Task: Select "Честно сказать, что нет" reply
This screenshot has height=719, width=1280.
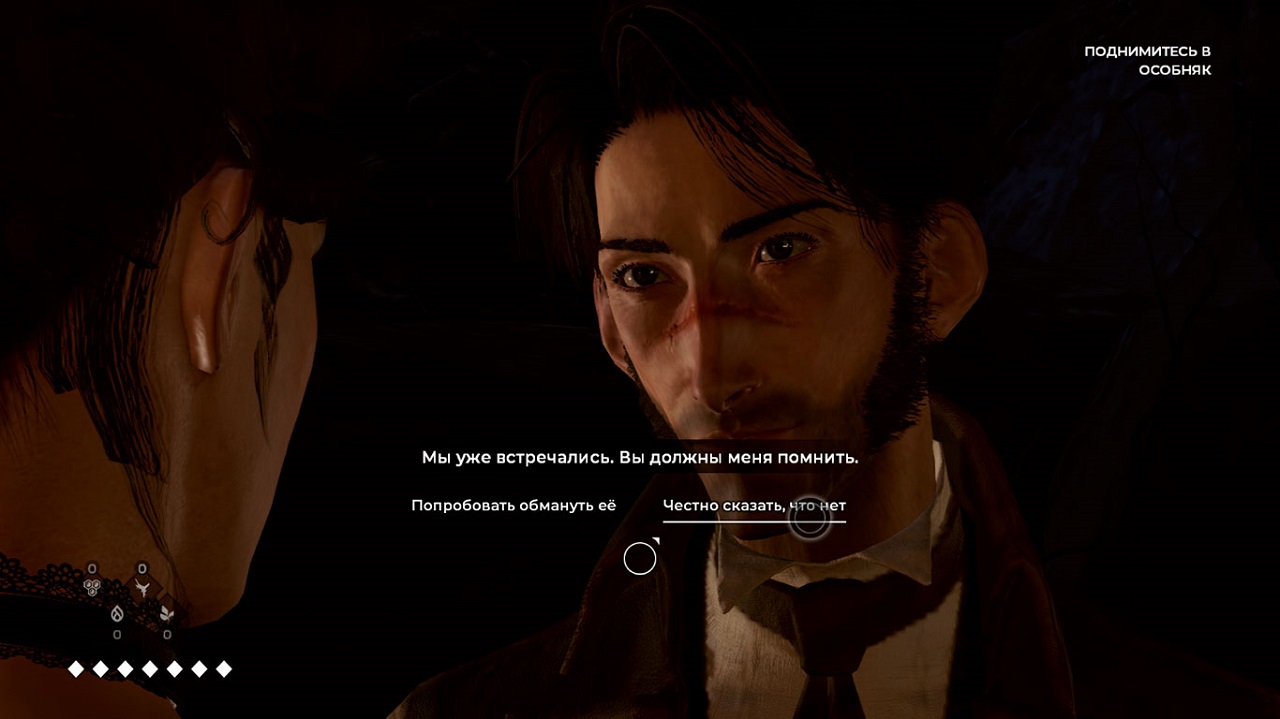Action: pos(754,506)
